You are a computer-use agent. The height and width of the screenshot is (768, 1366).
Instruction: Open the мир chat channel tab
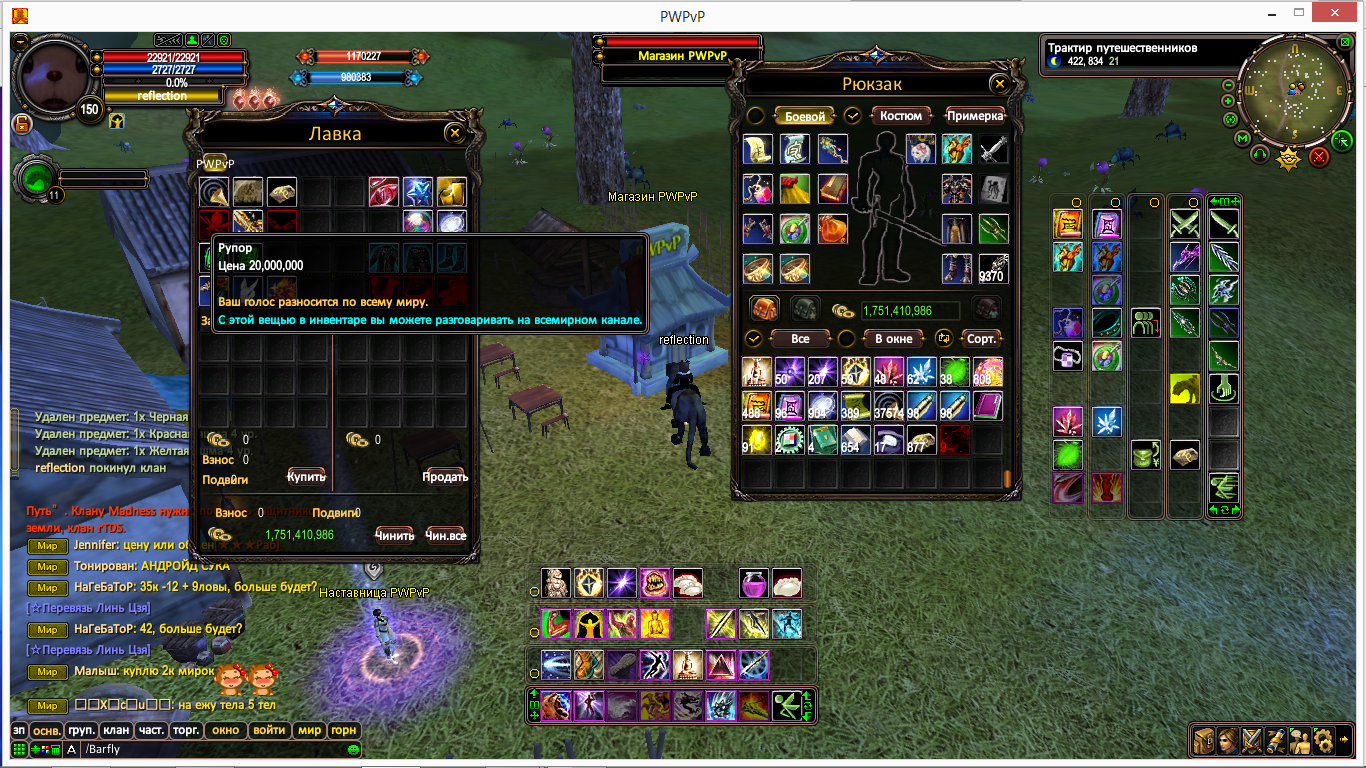[309, 730]
